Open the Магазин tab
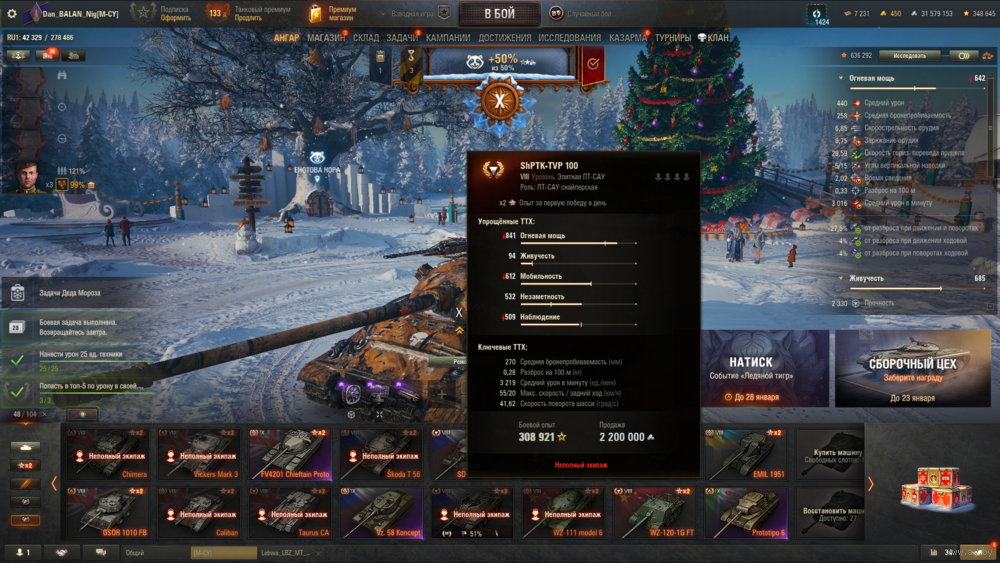 327,38
